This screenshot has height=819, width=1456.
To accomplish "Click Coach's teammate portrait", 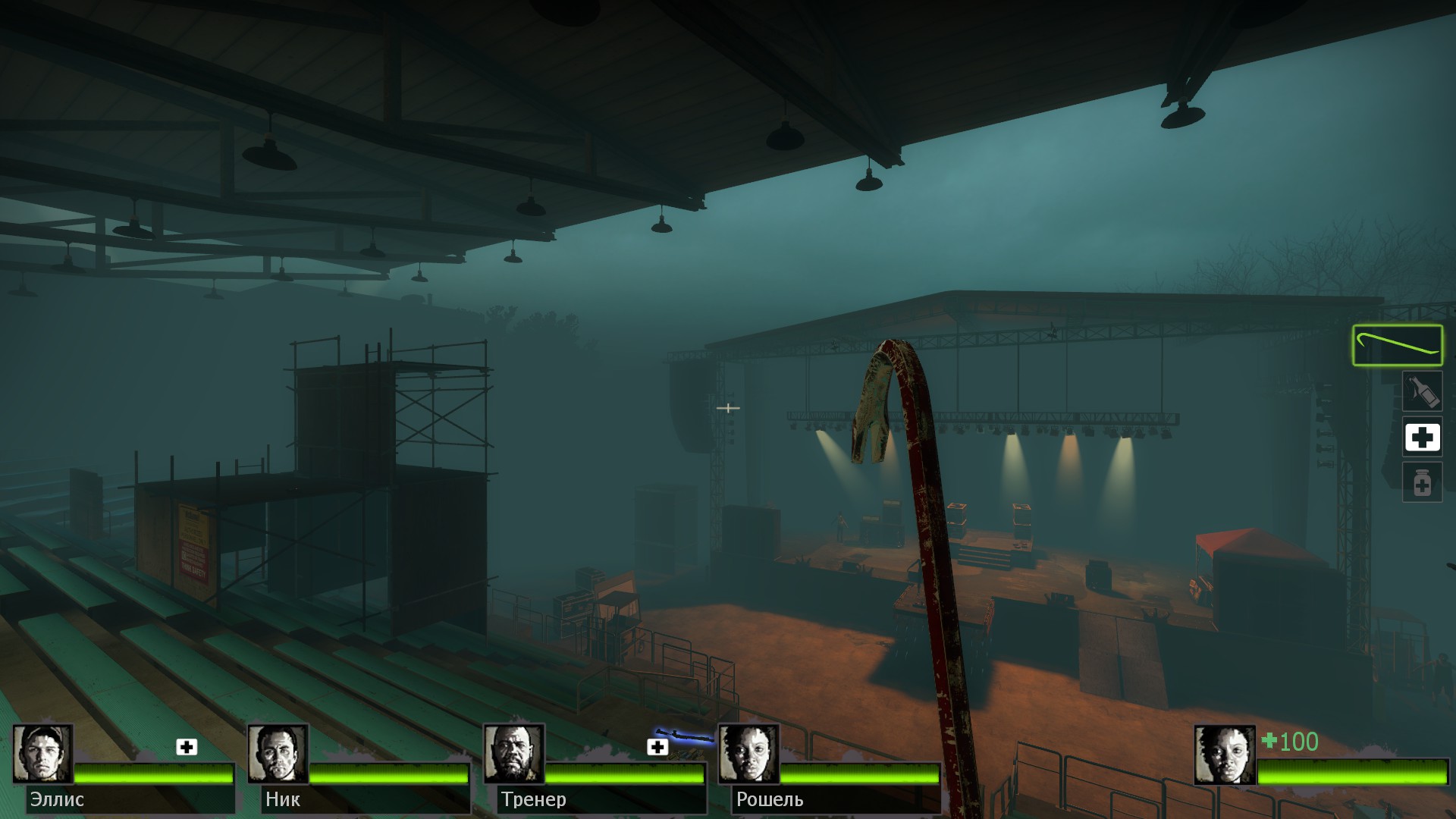I will click(x=513, y=754).
